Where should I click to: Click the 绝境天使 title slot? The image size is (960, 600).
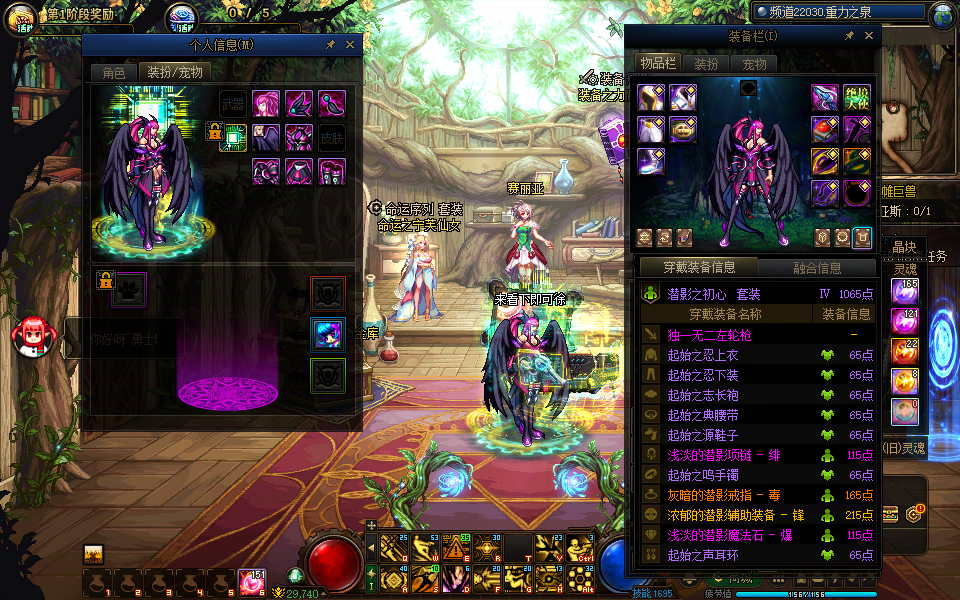857,97
